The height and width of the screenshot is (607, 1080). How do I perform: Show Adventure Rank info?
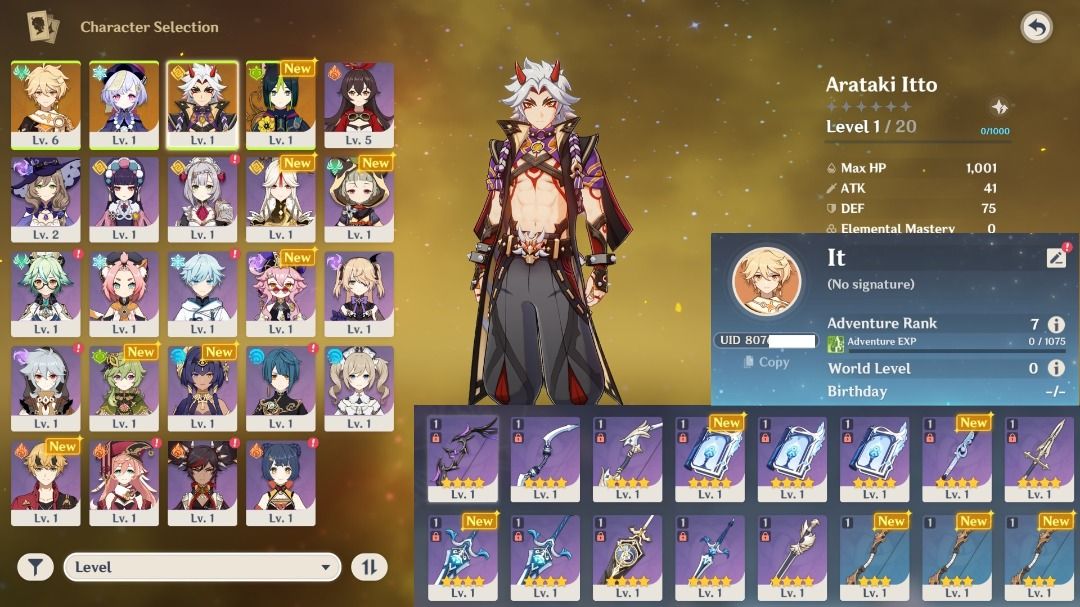(x=1056, y=324)
